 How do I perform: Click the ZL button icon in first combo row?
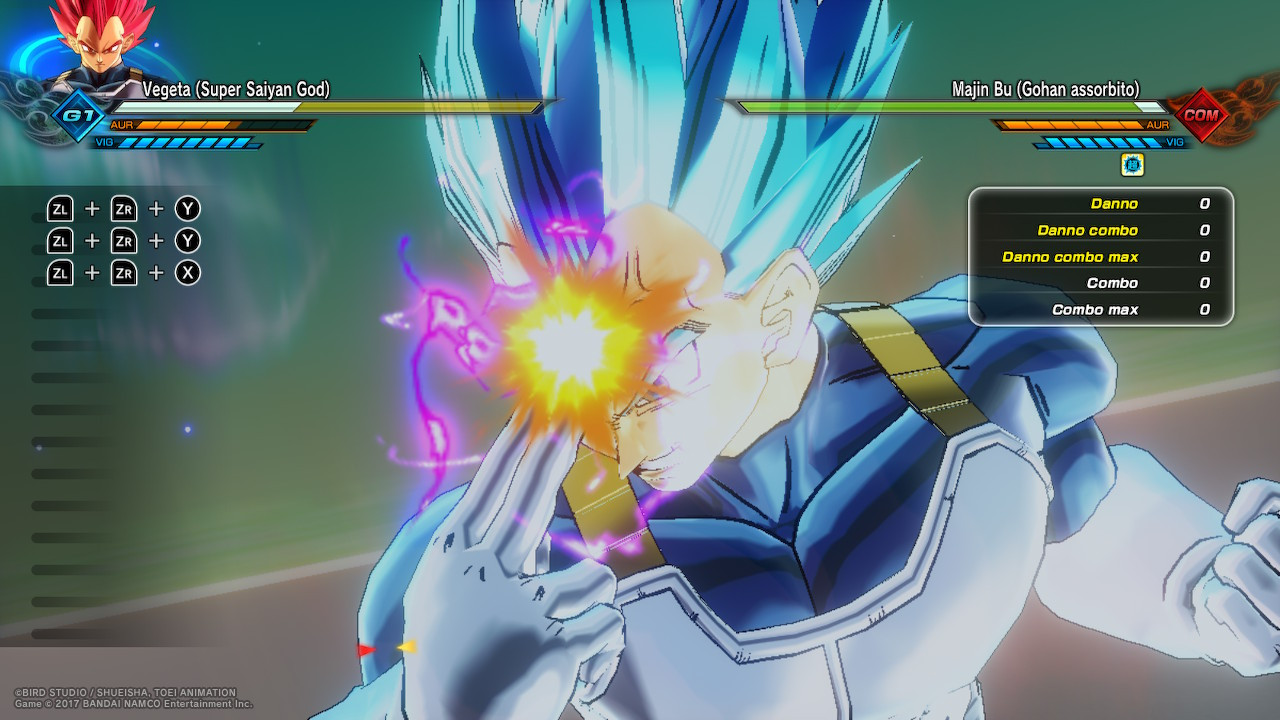(60, 208)
